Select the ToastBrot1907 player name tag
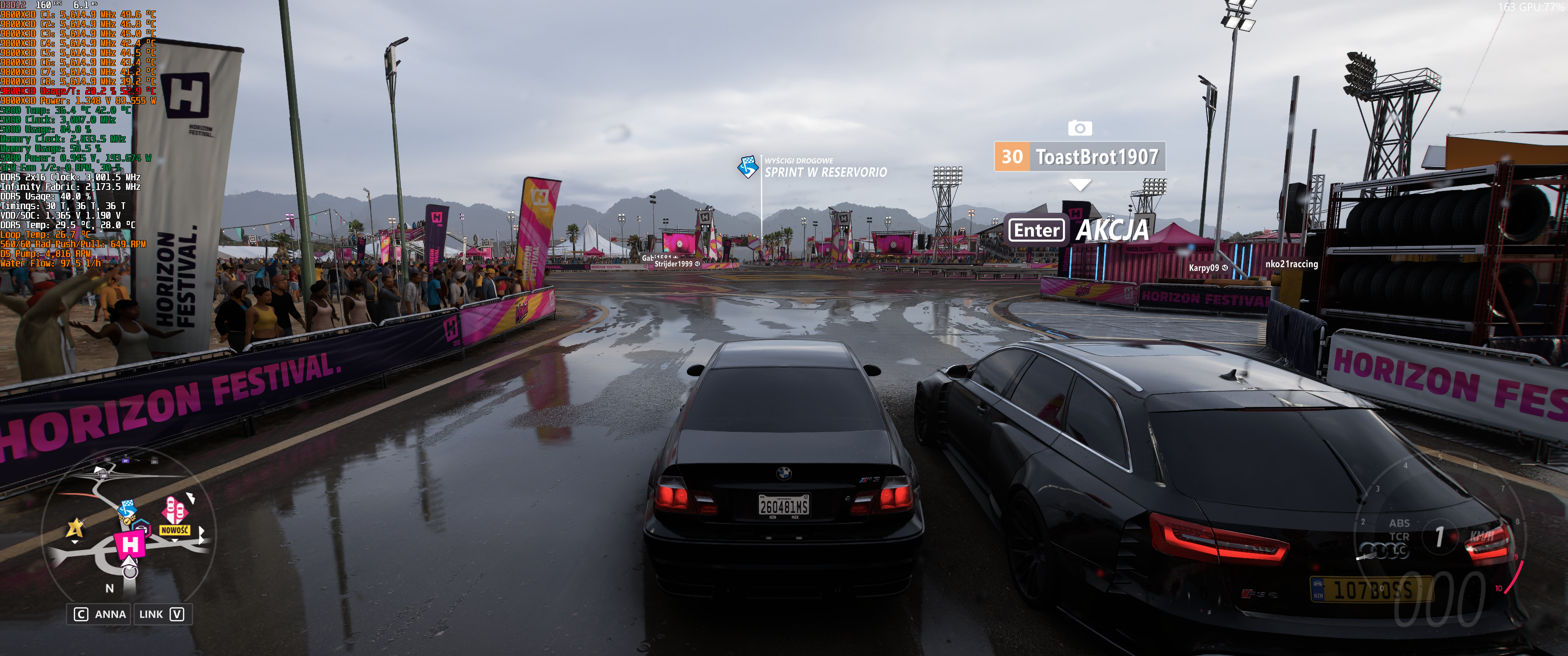1568x656 pixels. [1080, 157]
